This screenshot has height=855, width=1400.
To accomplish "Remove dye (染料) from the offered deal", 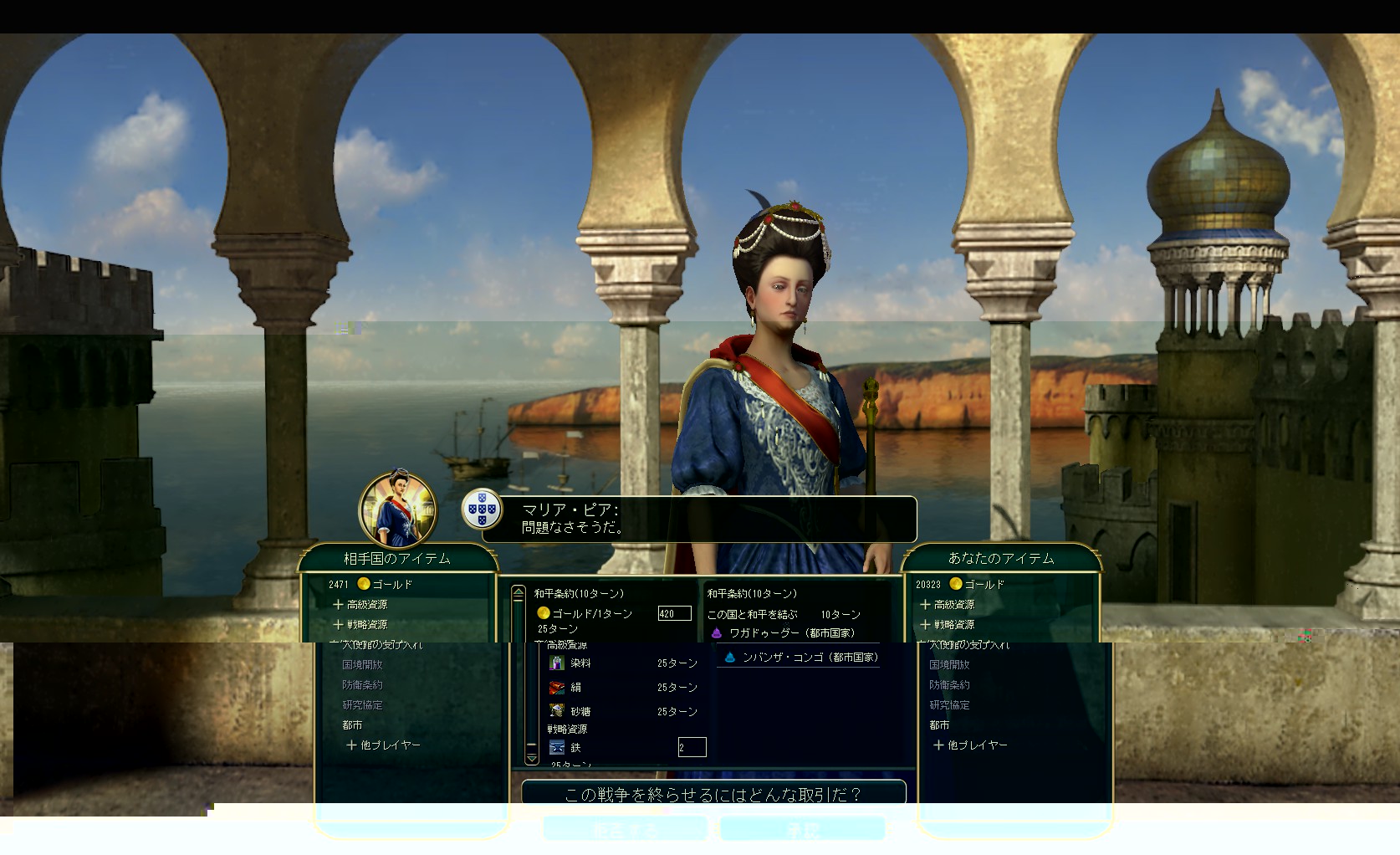I will point(580,663).
